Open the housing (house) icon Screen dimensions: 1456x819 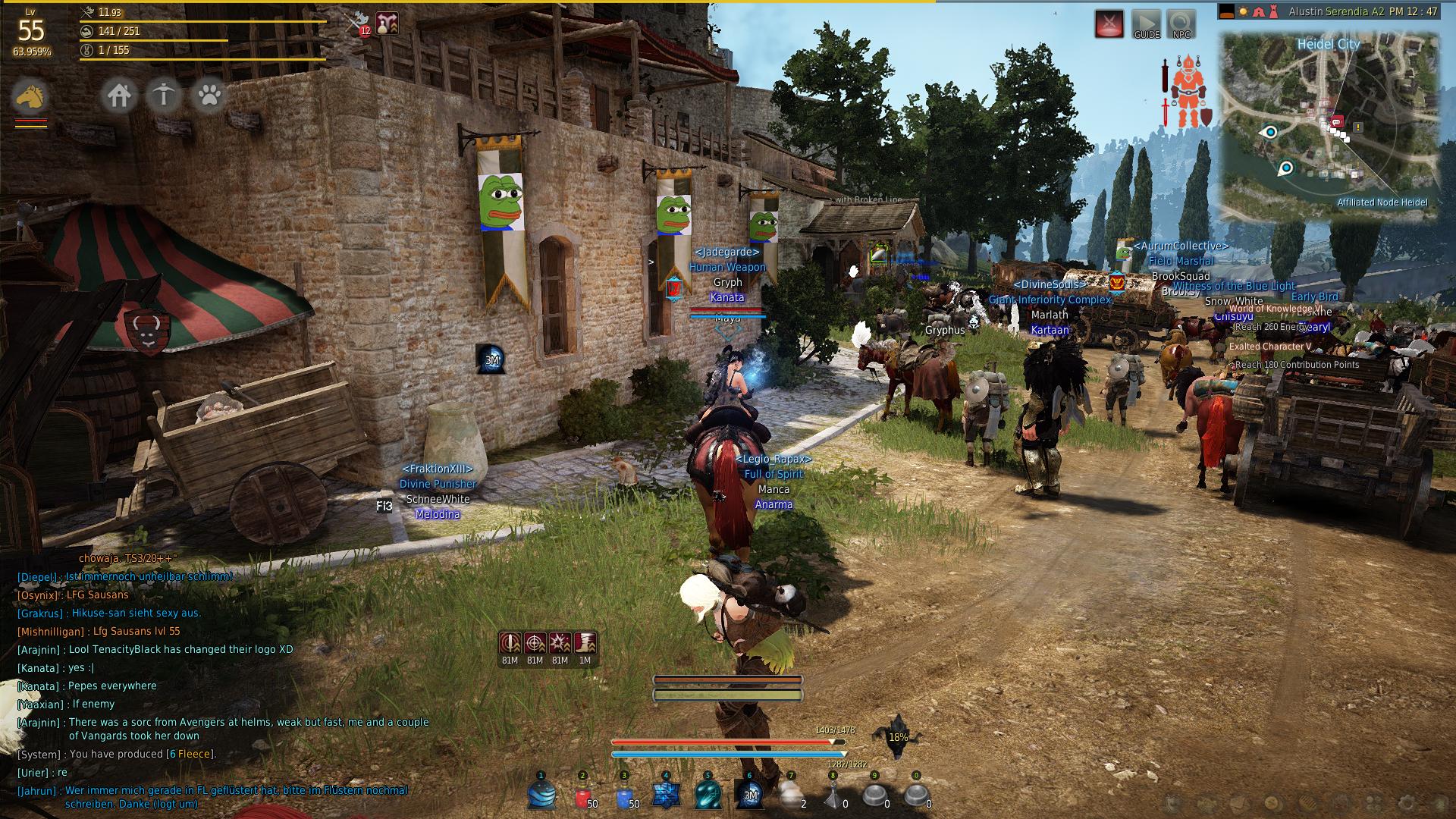pos(119,96)
